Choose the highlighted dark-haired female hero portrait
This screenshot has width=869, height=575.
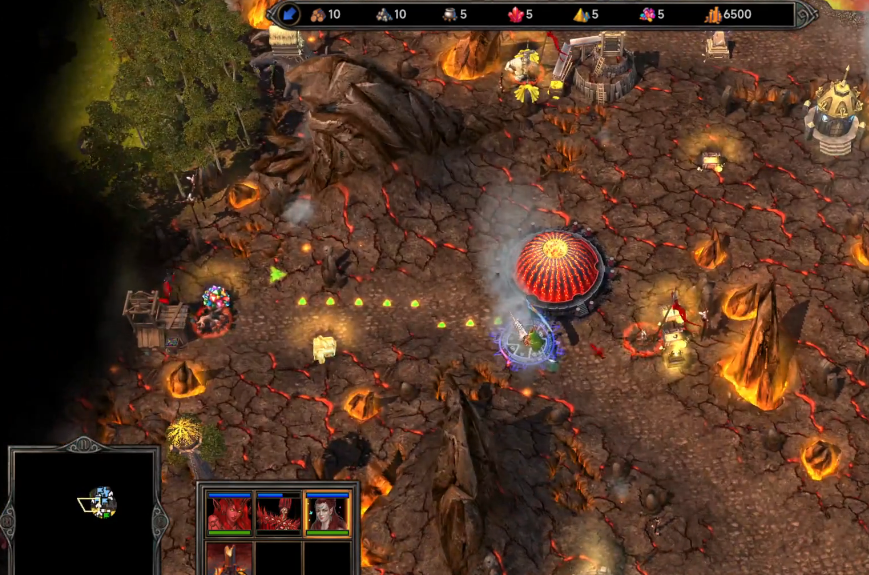(328, 513)
